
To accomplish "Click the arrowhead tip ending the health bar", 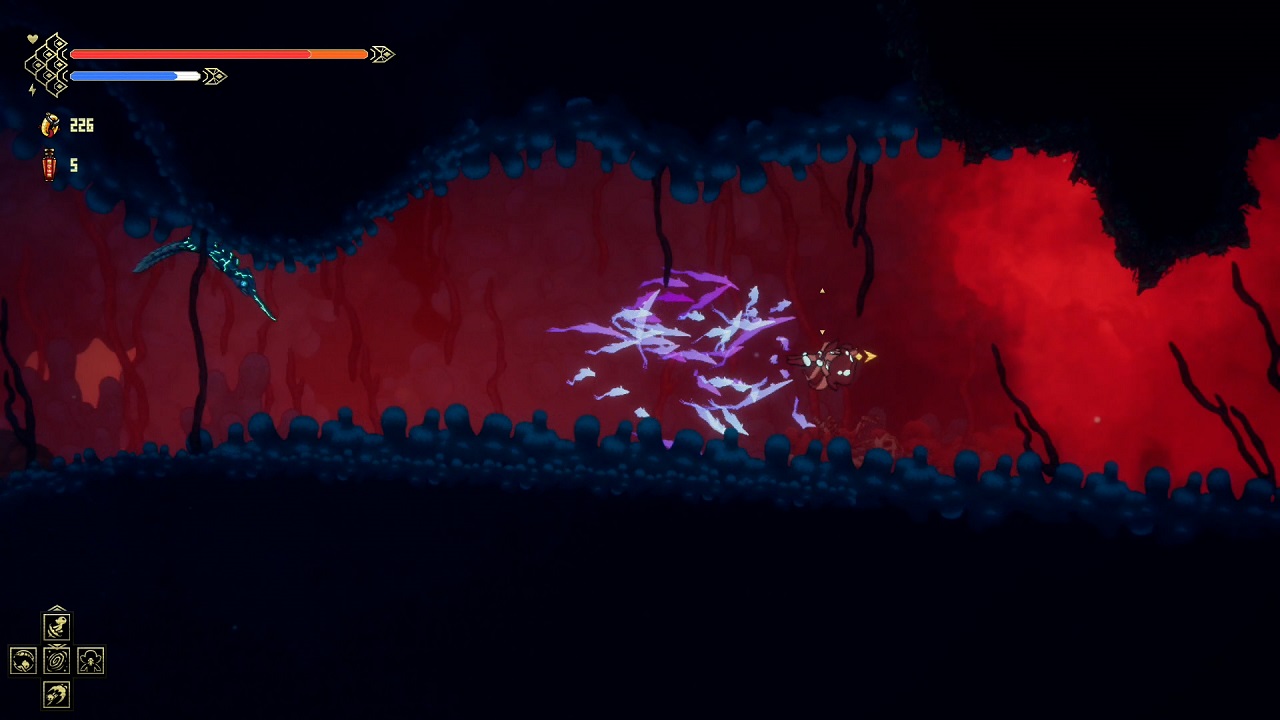I will pos(381,54).
